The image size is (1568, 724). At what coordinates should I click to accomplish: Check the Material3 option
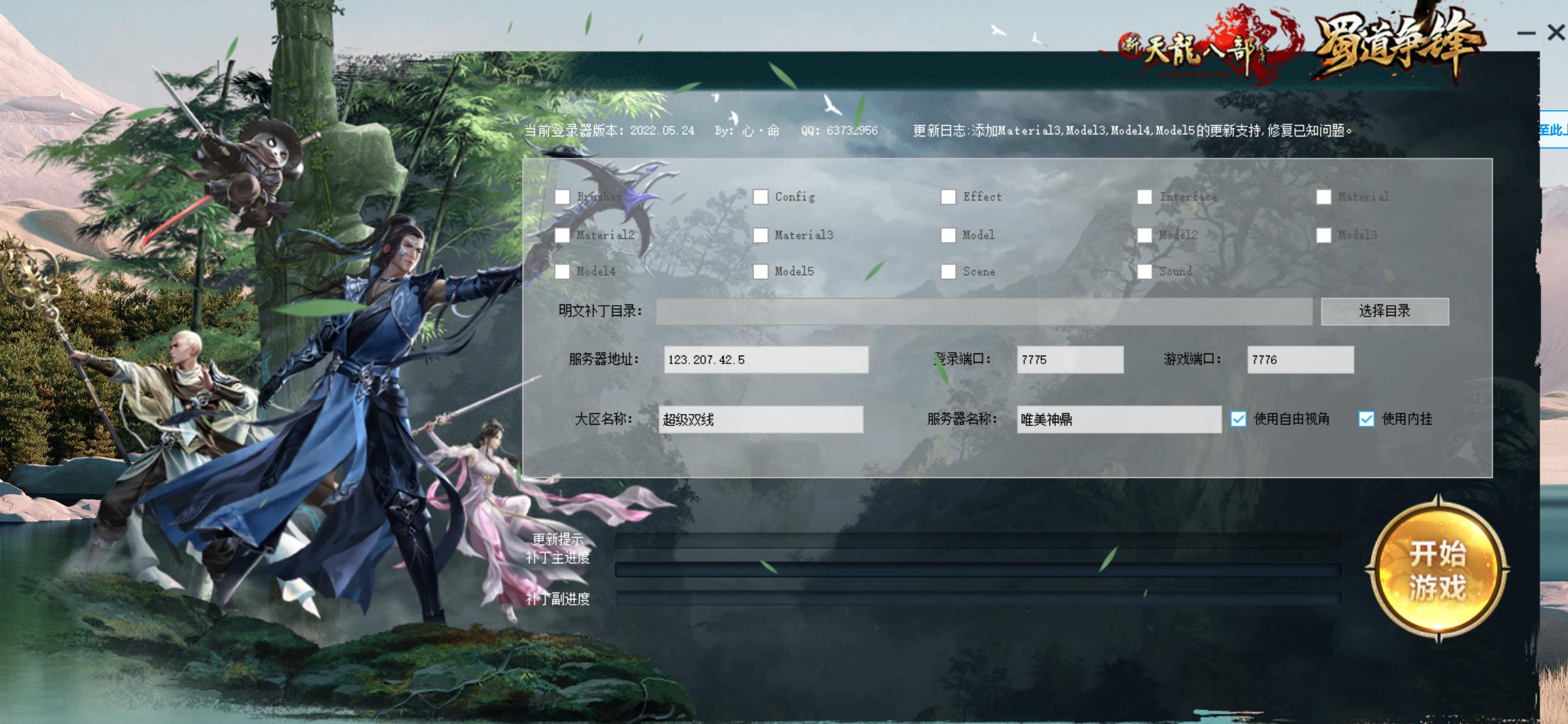pos(761,235)
